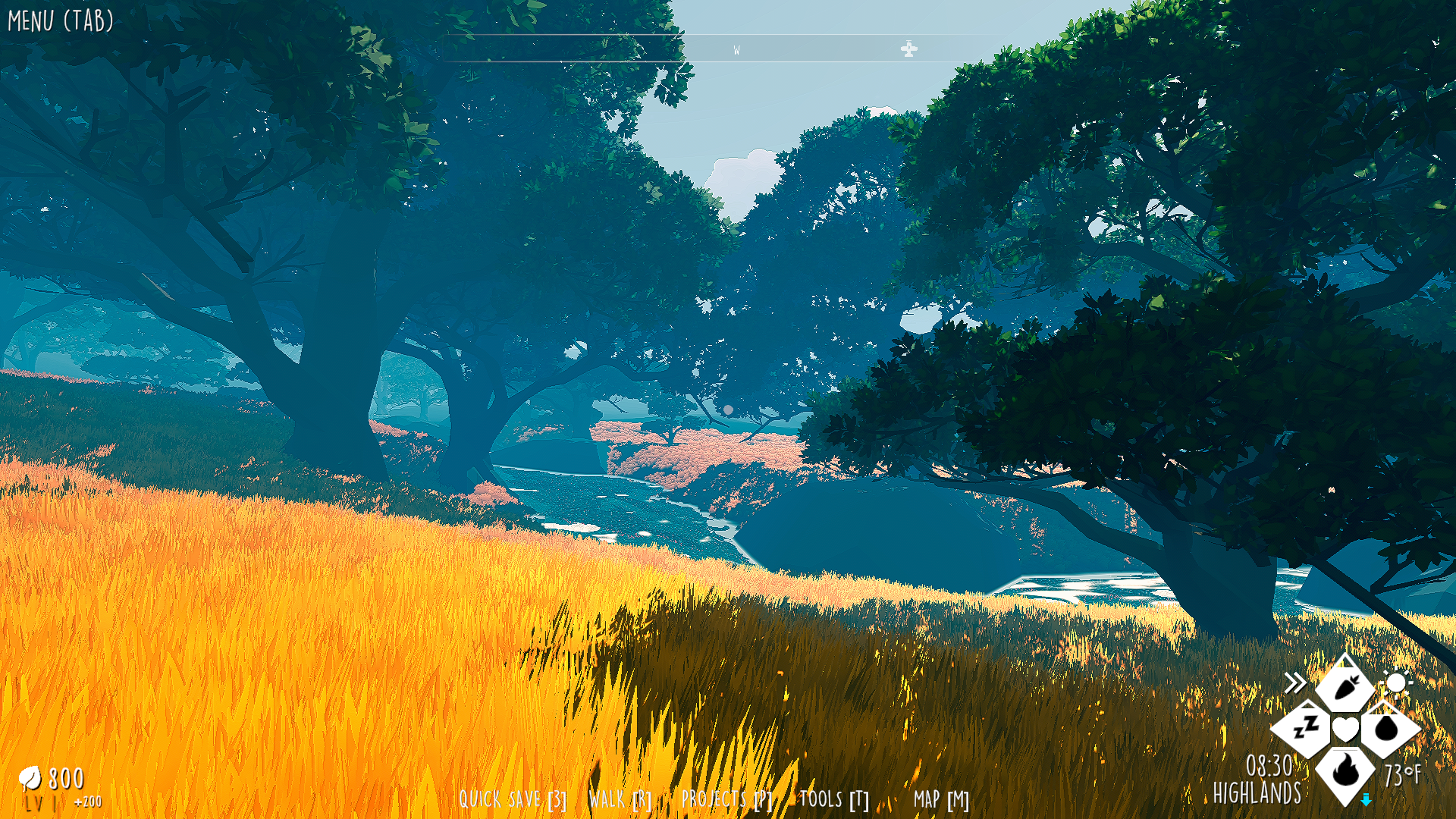Click the LV 1 experience progress bar
Viewport: 1456px width, 819px height.
point(42,802)
